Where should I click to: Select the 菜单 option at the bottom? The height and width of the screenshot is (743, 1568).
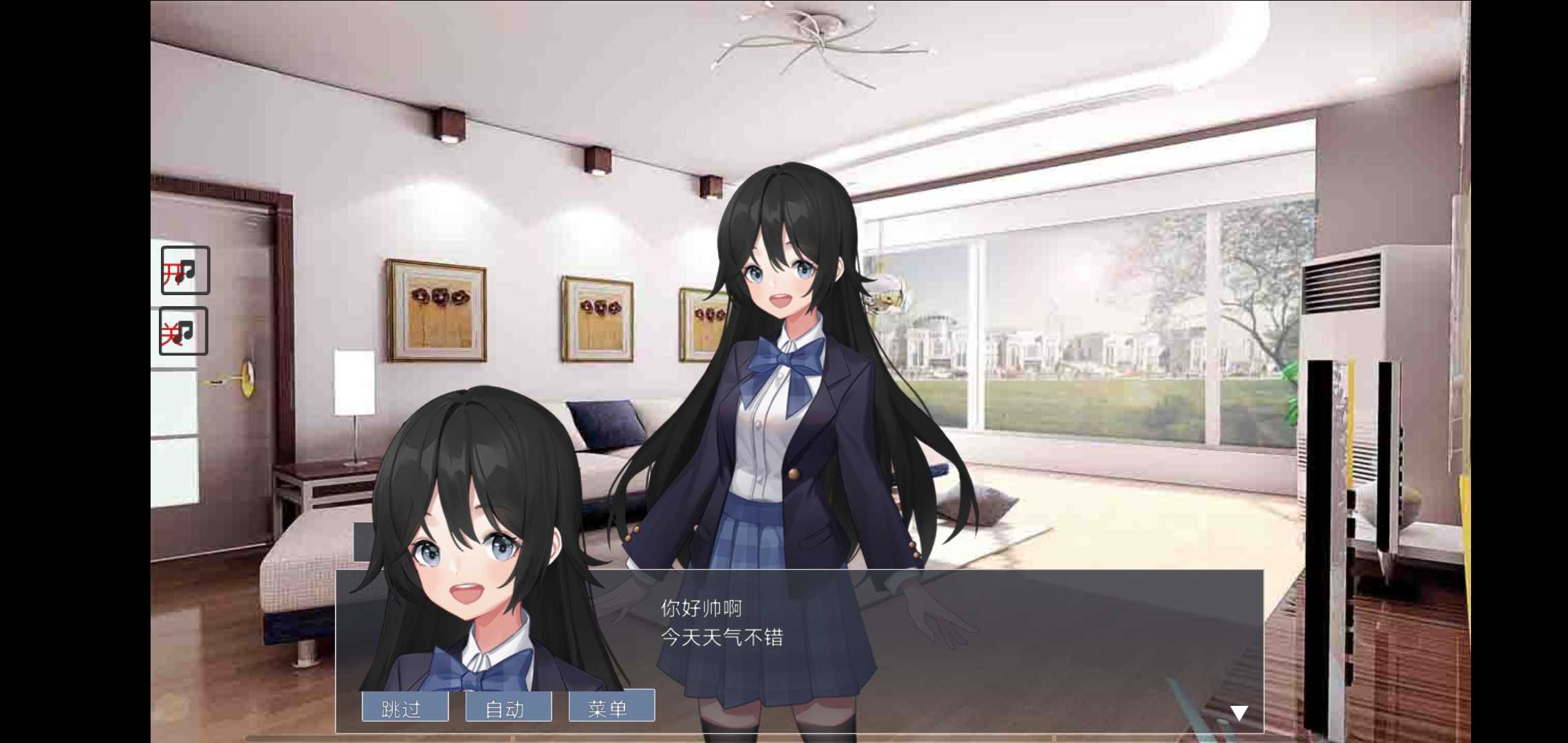pos(611,706)
